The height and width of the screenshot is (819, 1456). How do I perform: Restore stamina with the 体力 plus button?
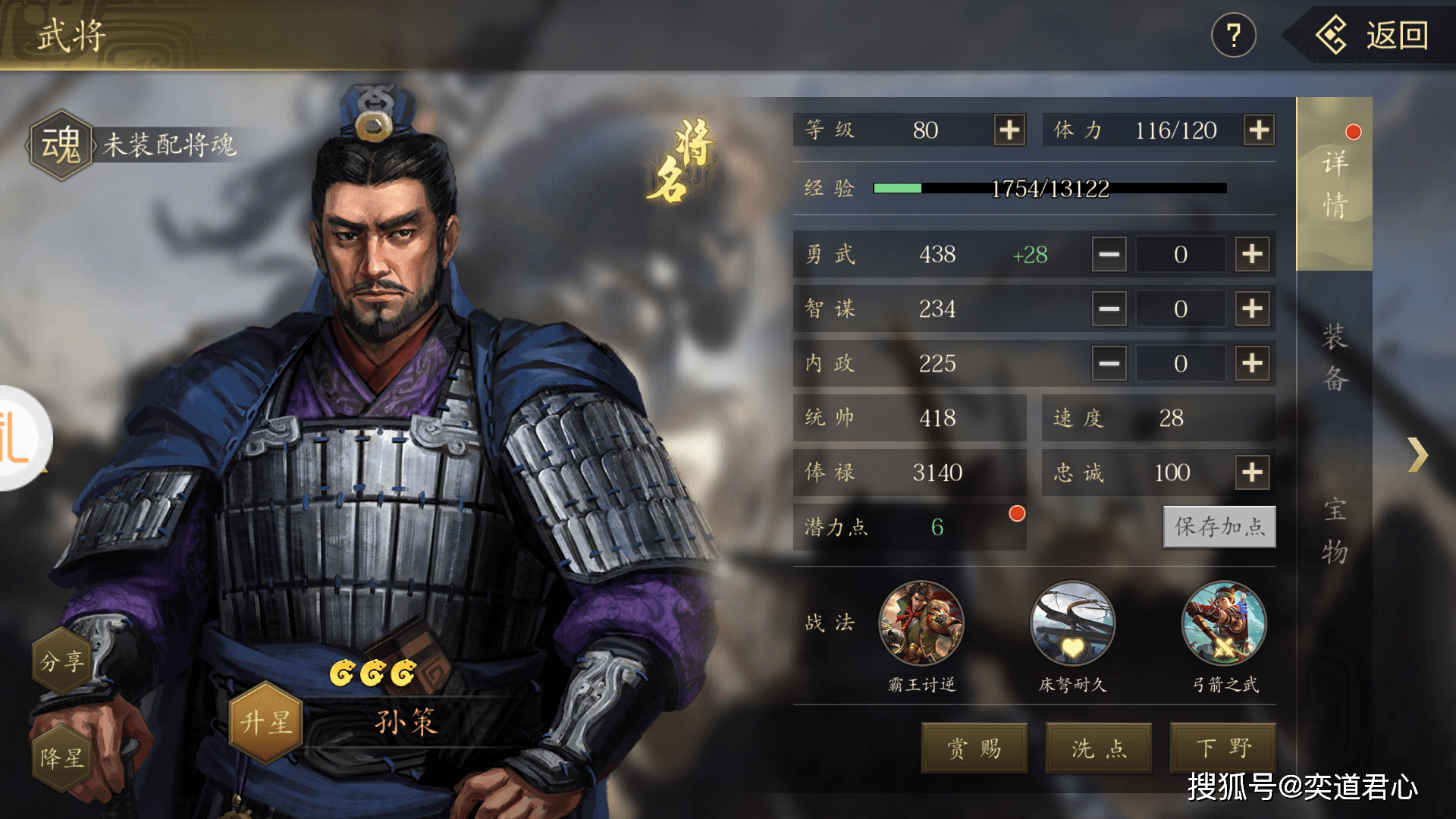click(1259, 130)
